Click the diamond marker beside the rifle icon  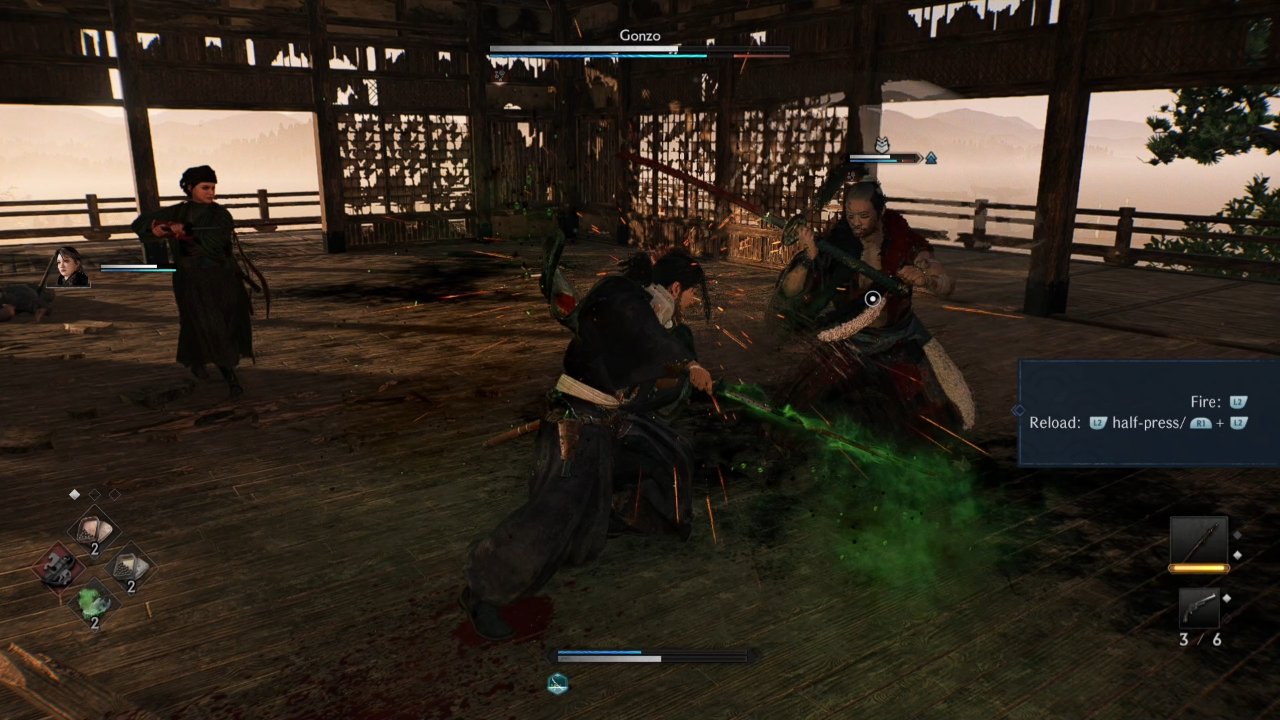click(x=1238, y=554)
